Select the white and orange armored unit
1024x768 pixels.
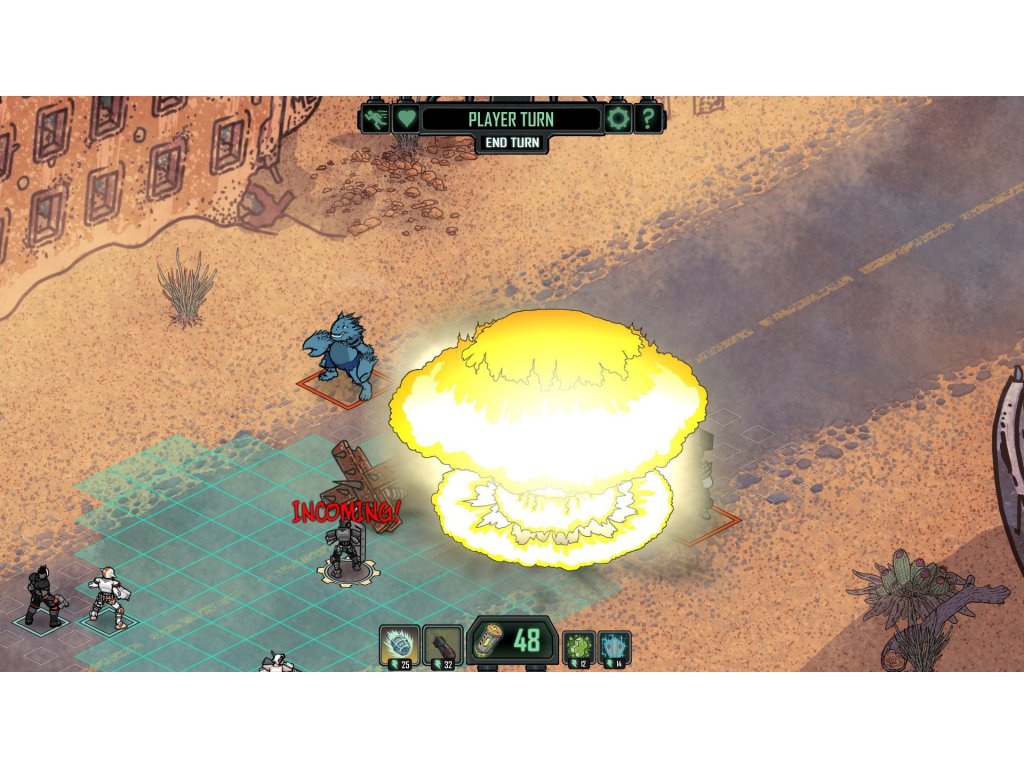point(107,598)
